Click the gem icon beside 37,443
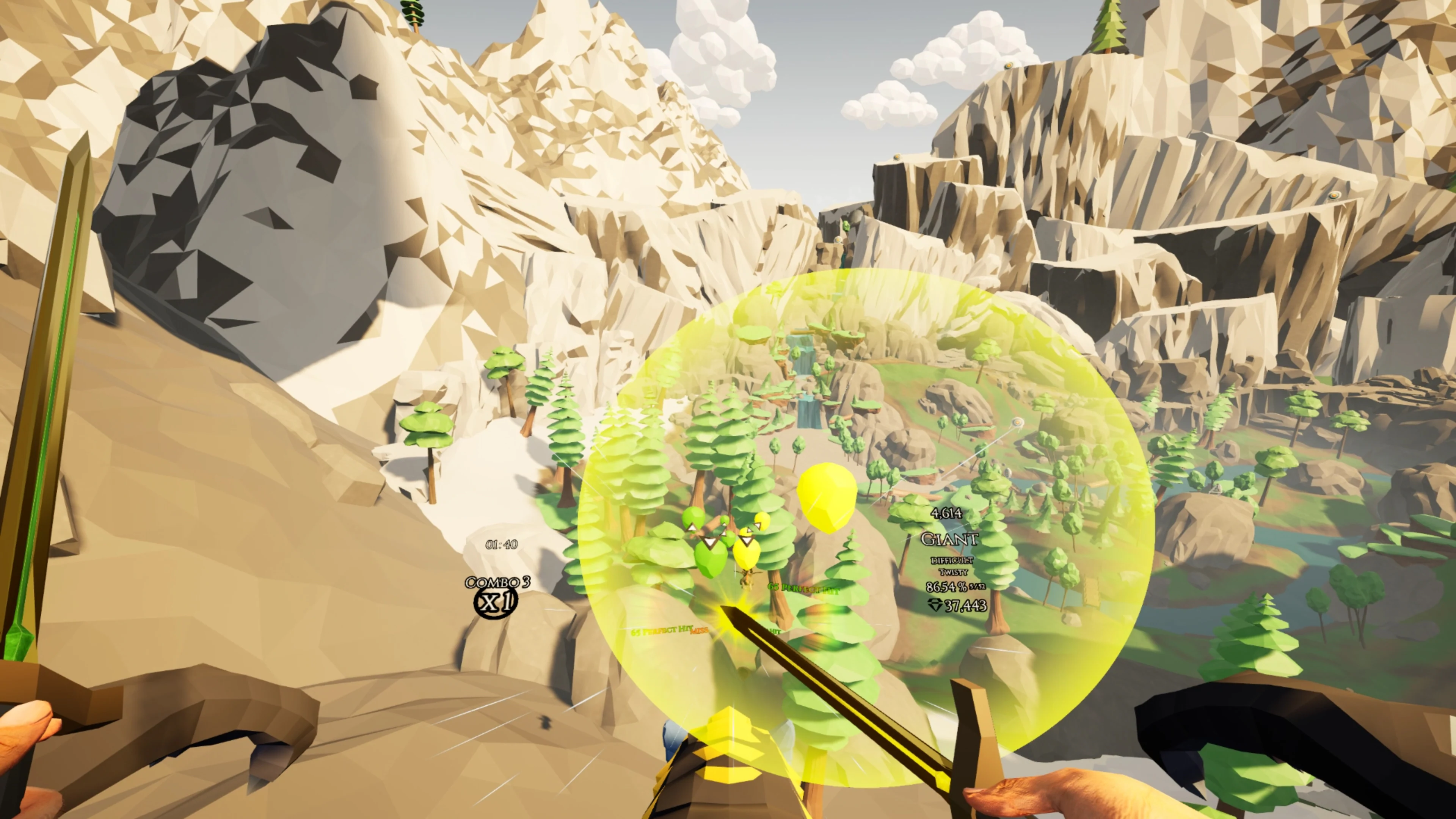The height and width of the screenshot is (819, 1456). [x=936, y=605]
